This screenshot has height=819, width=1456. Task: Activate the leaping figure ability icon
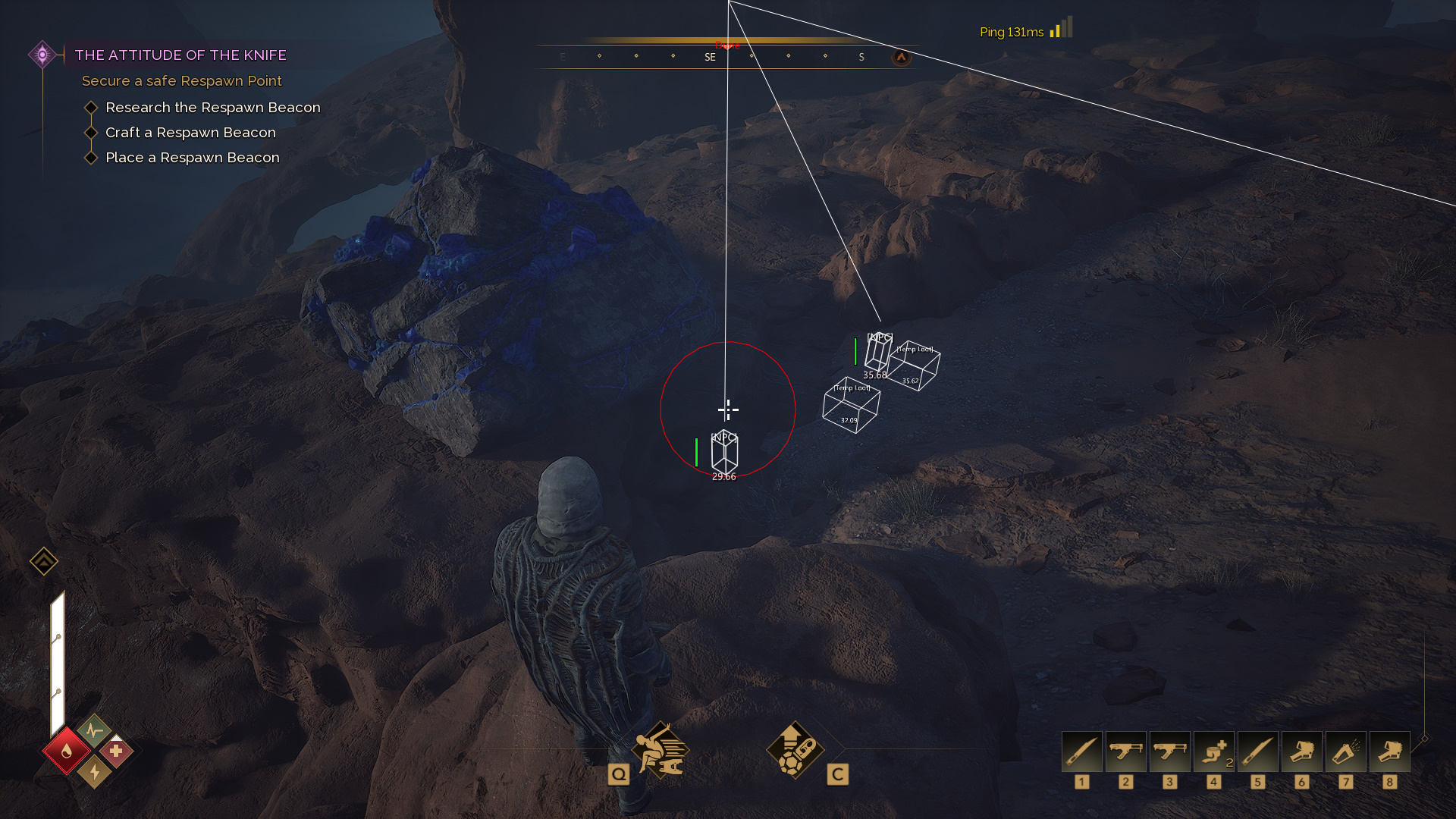[x=661, y=751]
